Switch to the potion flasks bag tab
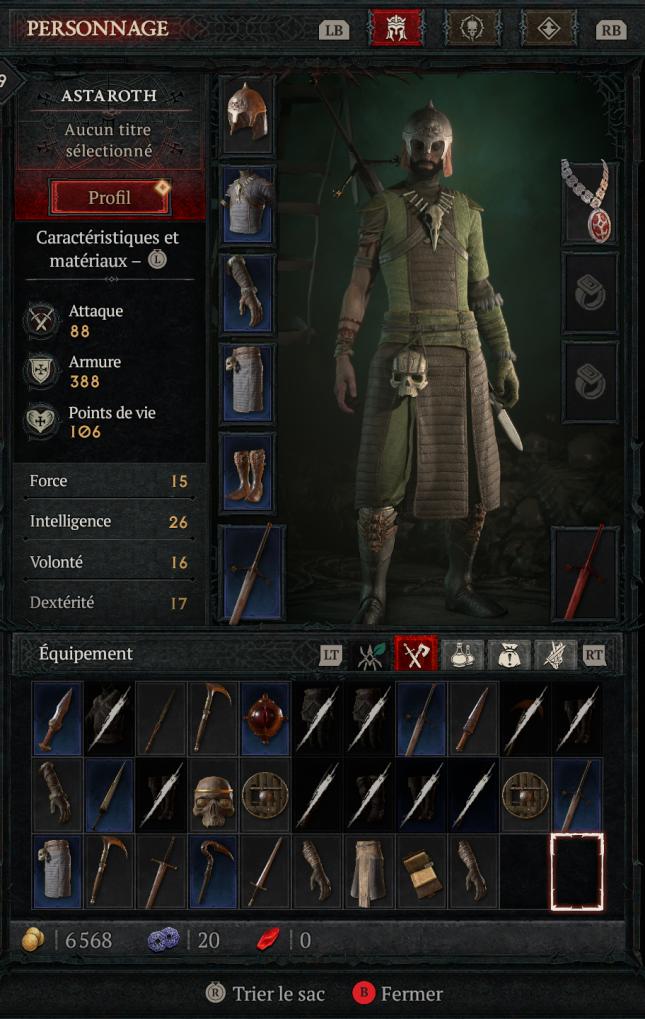Image resolution: width=645 pixels, height=1019 pixels. coord(462,654)
